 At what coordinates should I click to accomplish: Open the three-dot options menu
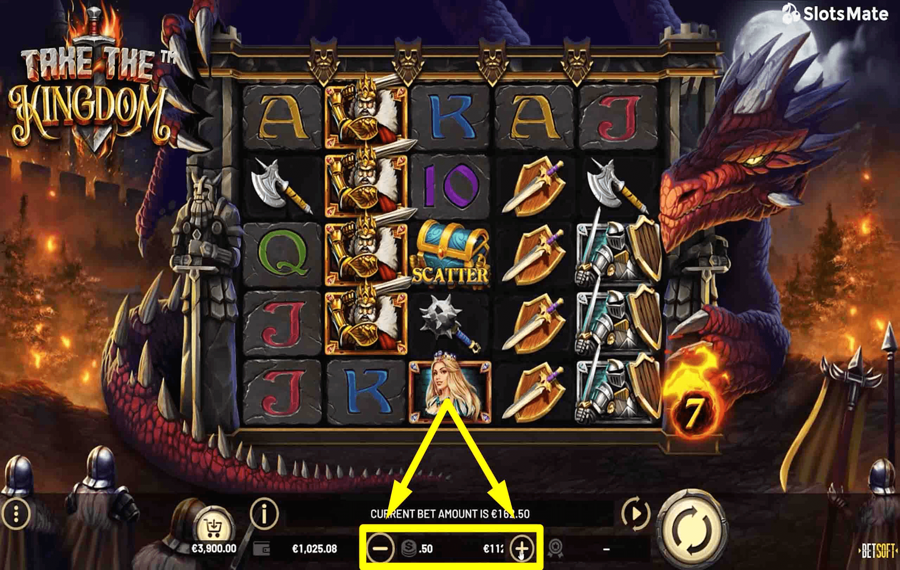(x=17, y=515)
